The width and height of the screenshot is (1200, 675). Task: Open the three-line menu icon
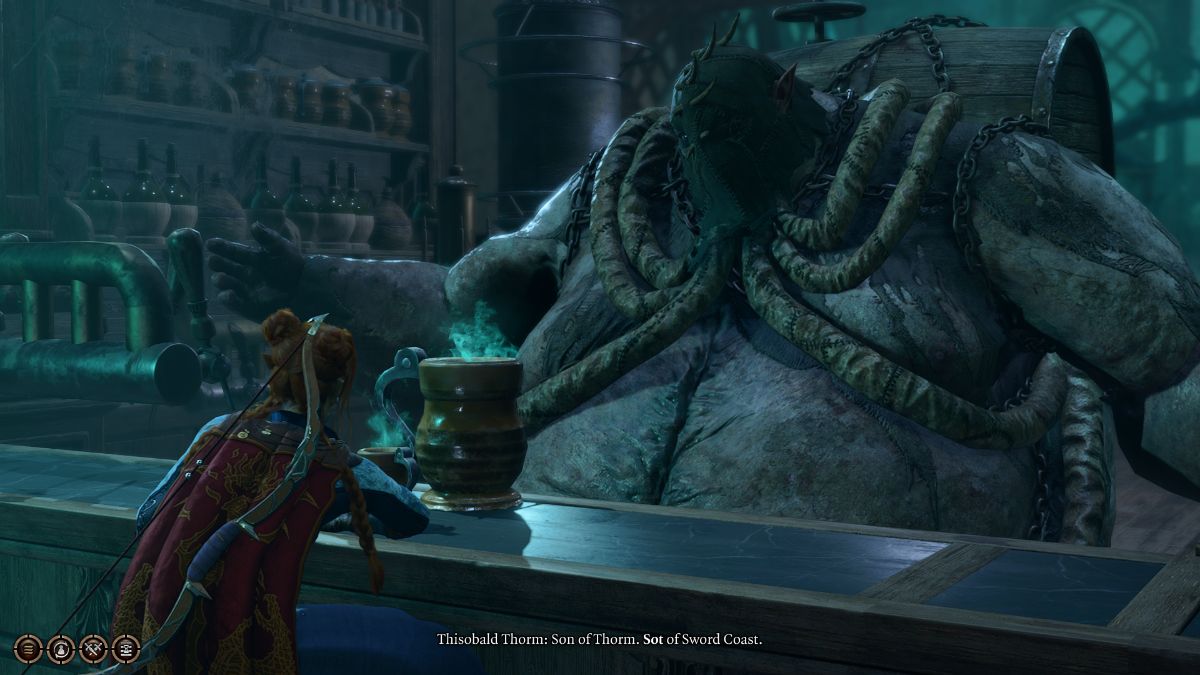tap(29, 649)
